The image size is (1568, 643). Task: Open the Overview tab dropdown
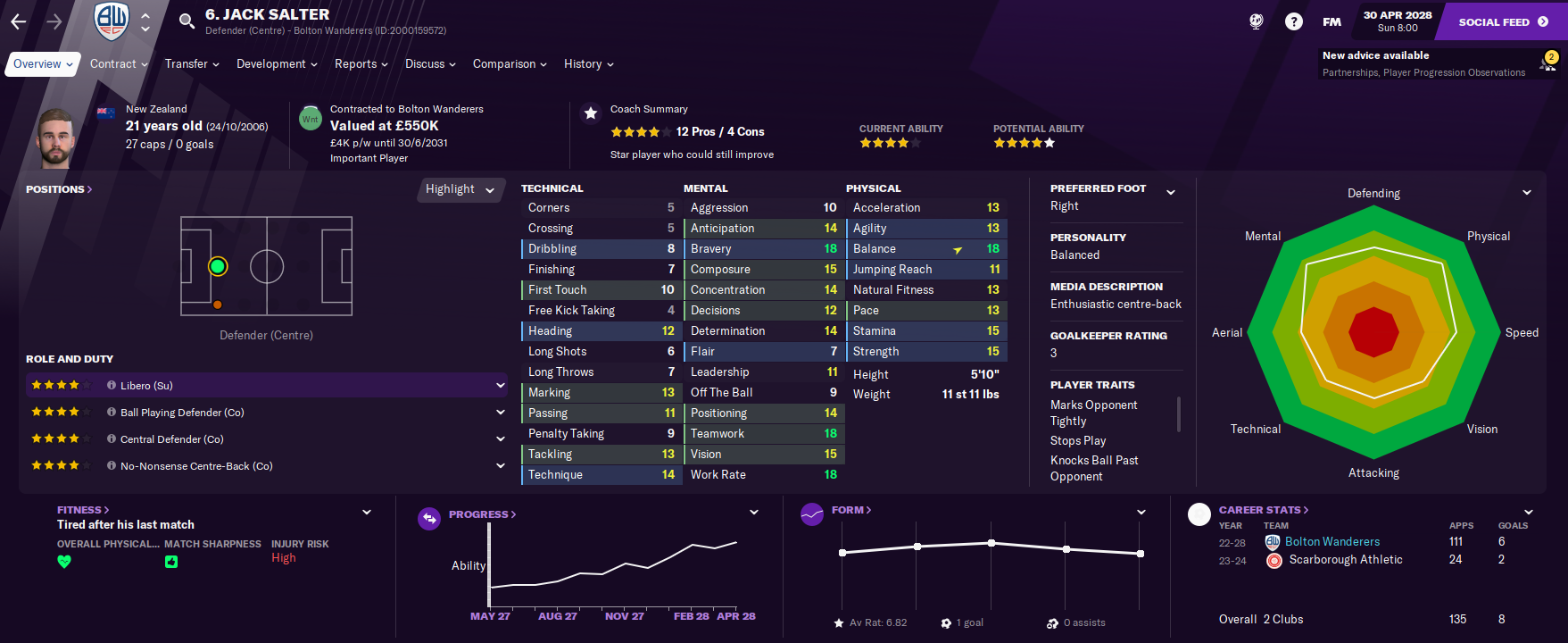pyautogui.click(x=42, y=64)
